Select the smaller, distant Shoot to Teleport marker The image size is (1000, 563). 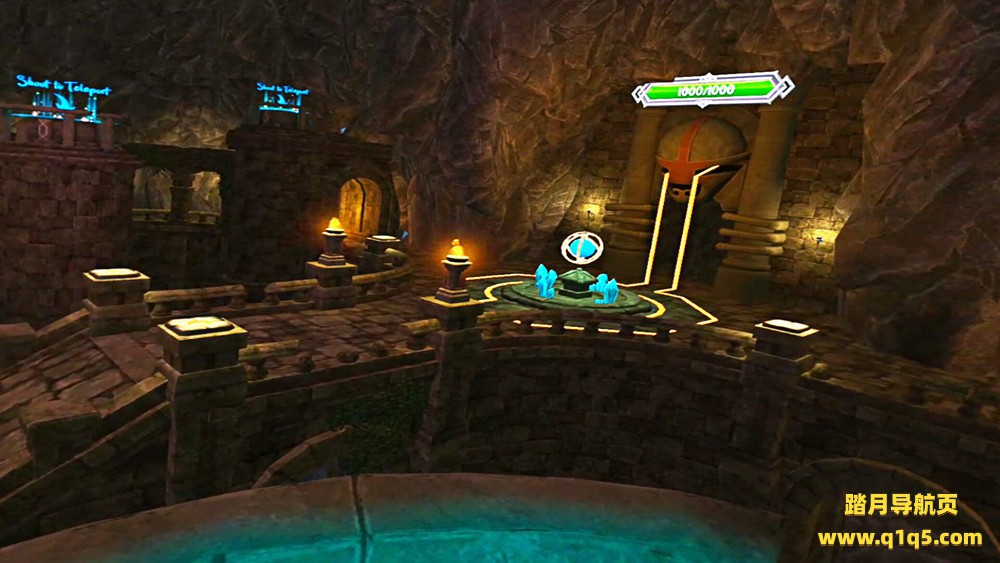[x=282, y=98]
